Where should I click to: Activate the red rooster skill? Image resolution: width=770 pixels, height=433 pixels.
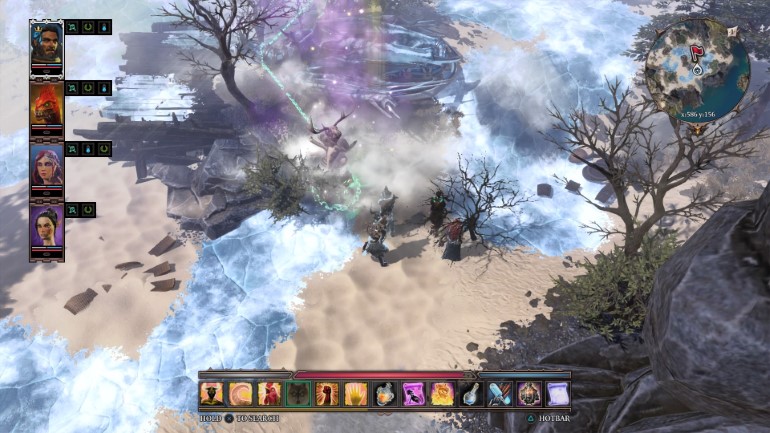[269, 394]
